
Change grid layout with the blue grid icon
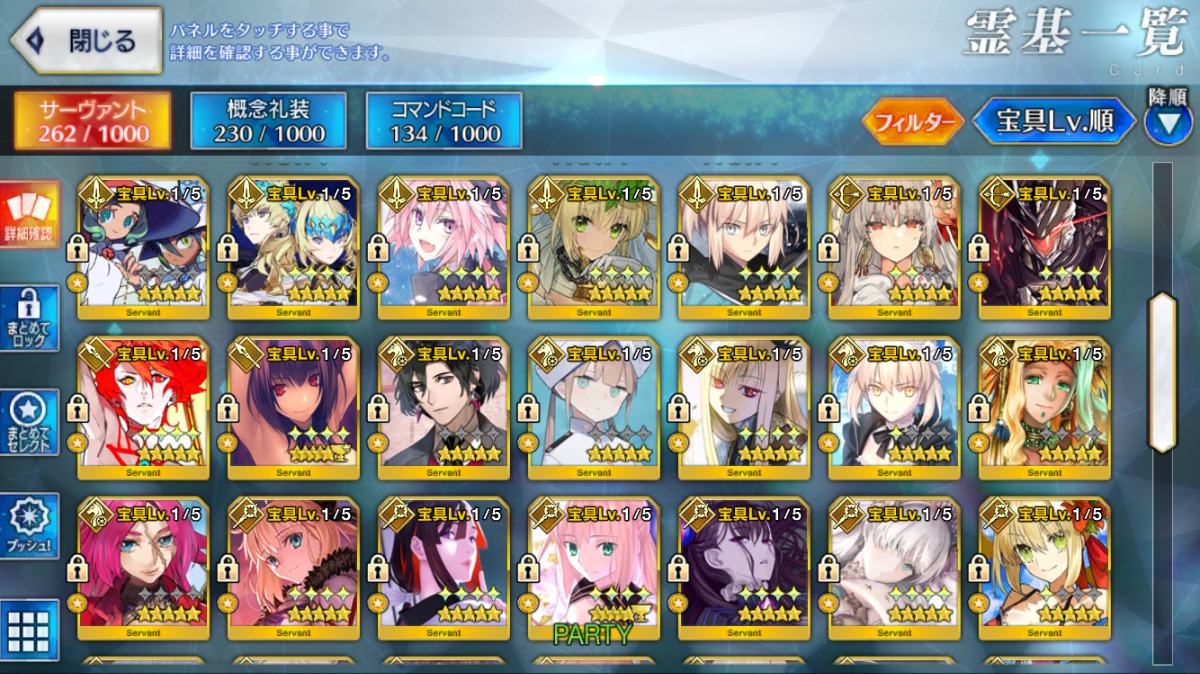pos(29,630)
